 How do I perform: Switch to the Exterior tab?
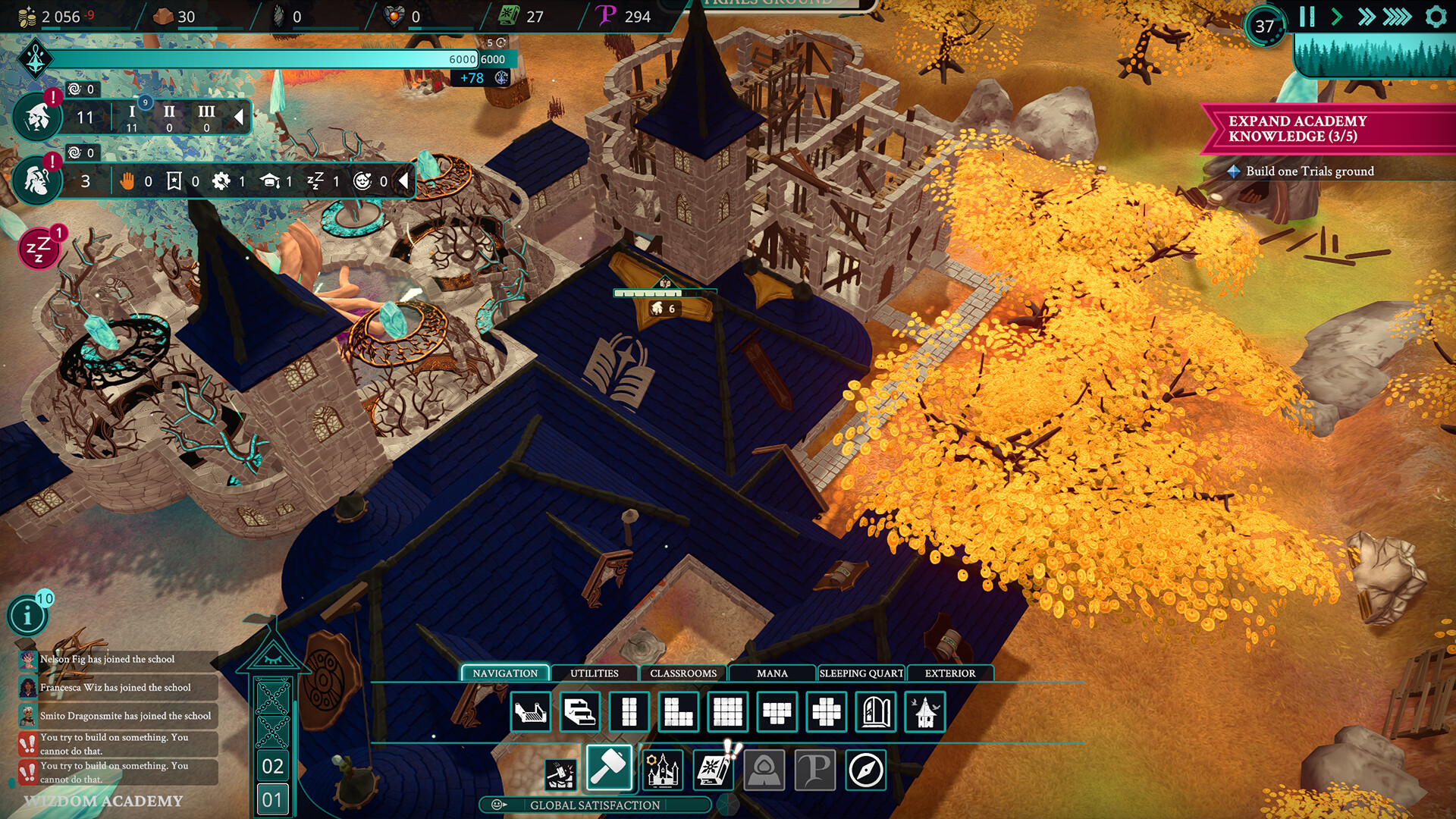coord(950,673)
